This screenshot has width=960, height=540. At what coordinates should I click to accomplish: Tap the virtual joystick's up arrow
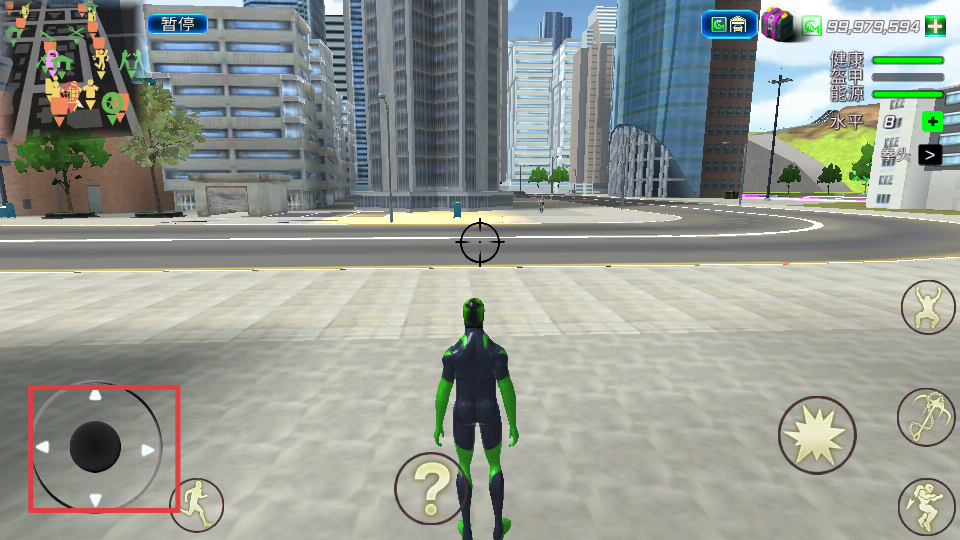(x=95, y=396)
